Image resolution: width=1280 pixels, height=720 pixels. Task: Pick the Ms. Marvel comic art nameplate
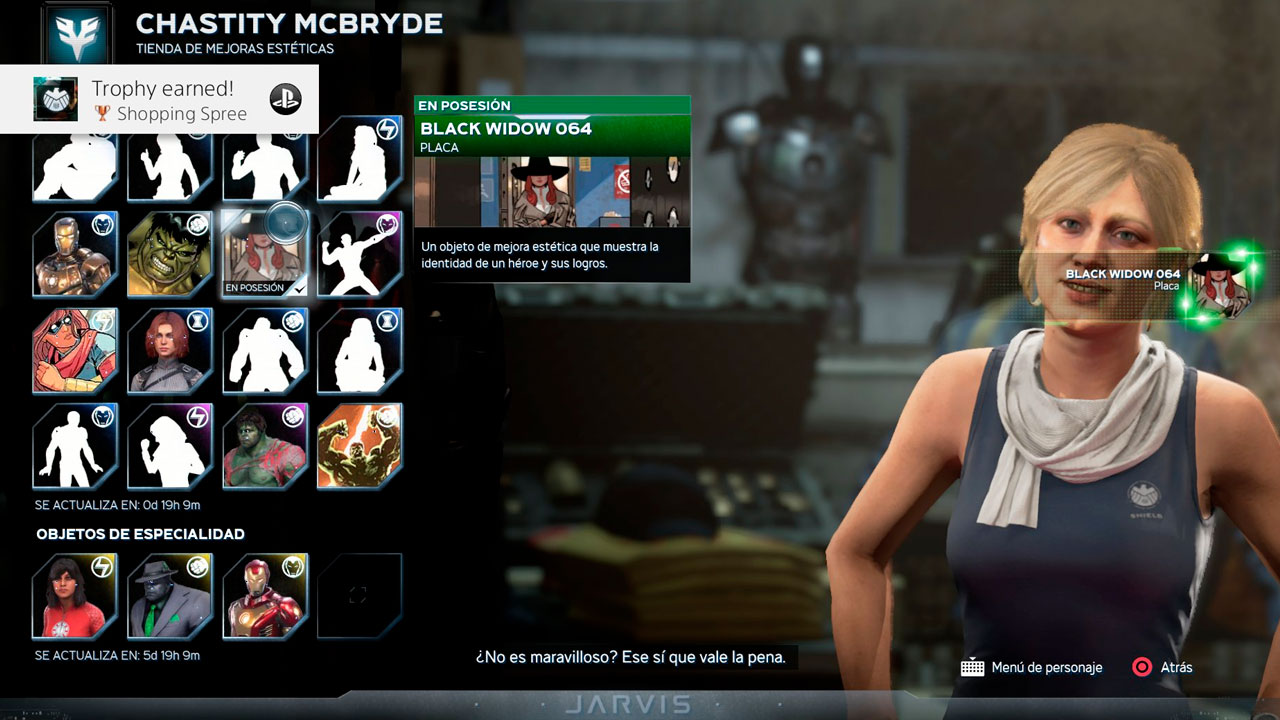[75, 350]
